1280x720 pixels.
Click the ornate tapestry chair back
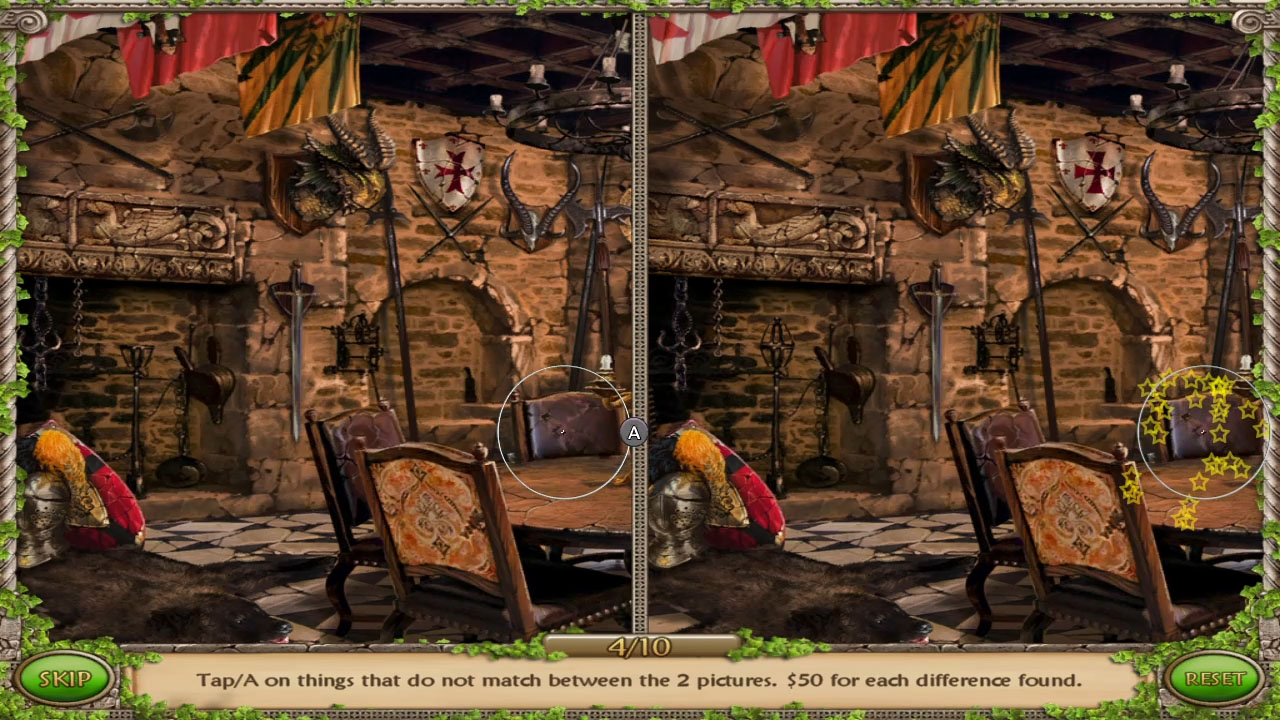coord(430,510)
